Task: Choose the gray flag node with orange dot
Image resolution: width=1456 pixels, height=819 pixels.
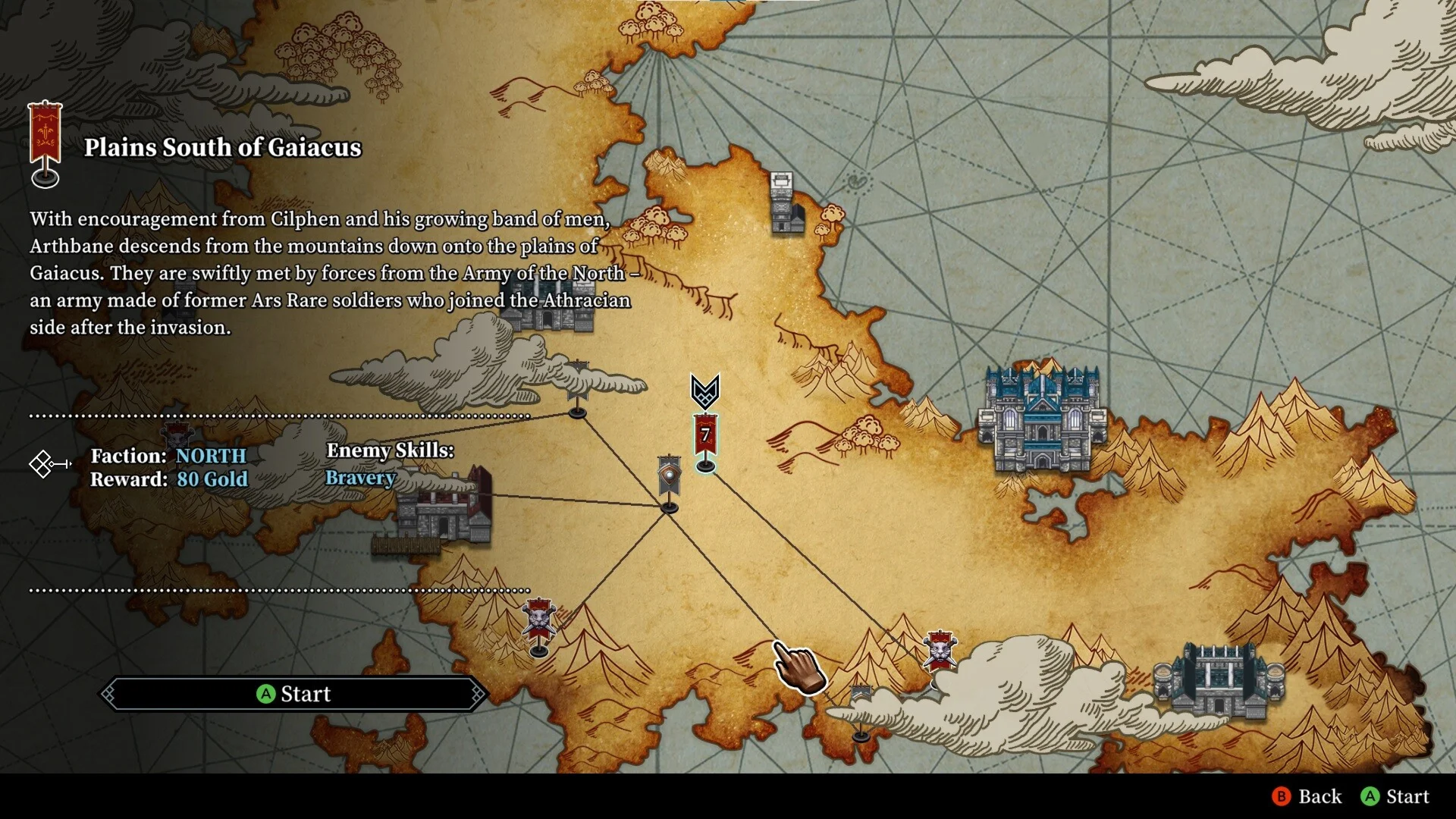Action: tap(669, 478)
